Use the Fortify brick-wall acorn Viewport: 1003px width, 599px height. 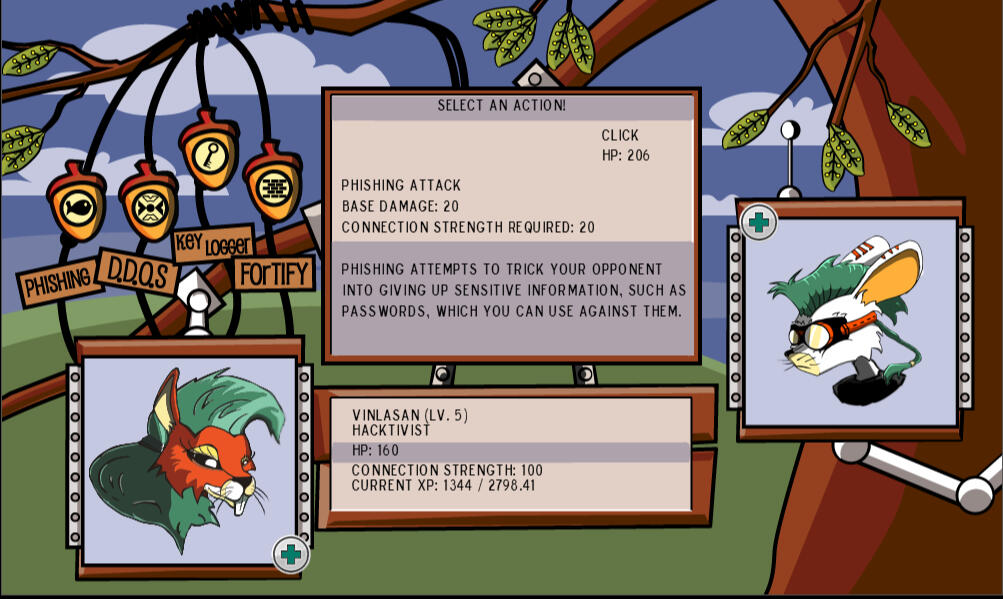coord(272,187)
